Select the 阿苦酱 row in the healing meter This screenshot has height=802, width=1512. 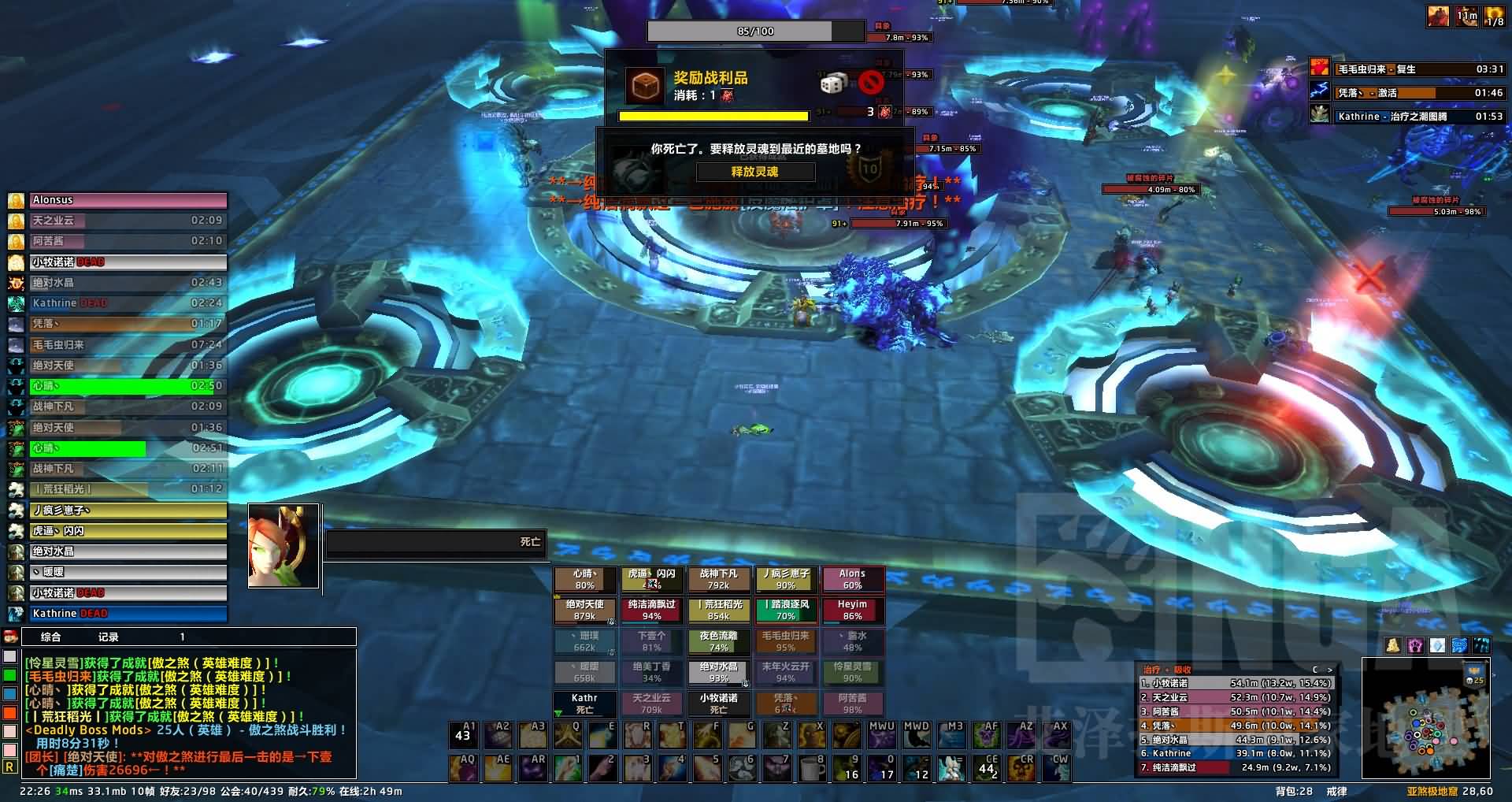coord(1235,711)
